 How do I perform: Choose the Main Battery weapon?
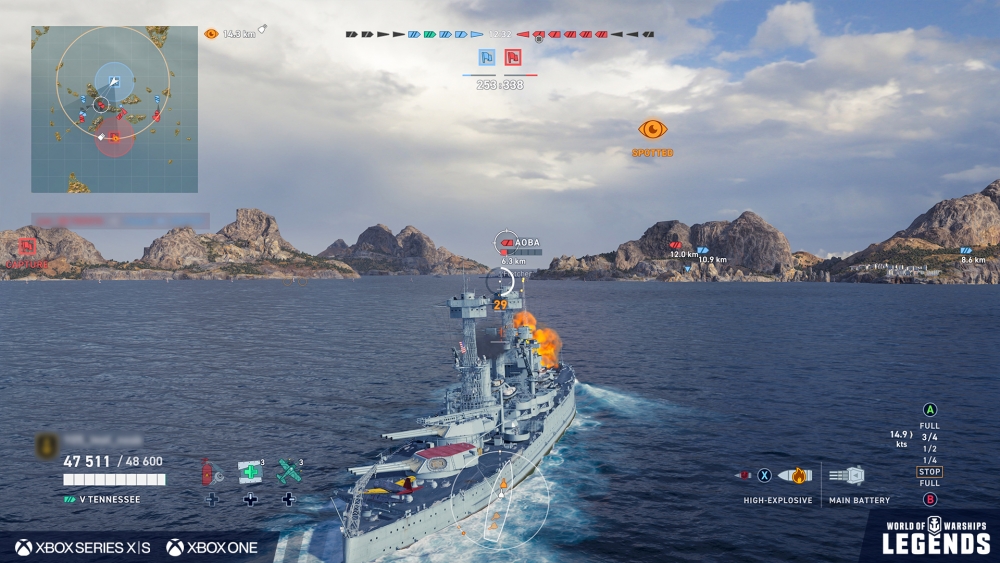pyautogui.click(x=846, y=476)
